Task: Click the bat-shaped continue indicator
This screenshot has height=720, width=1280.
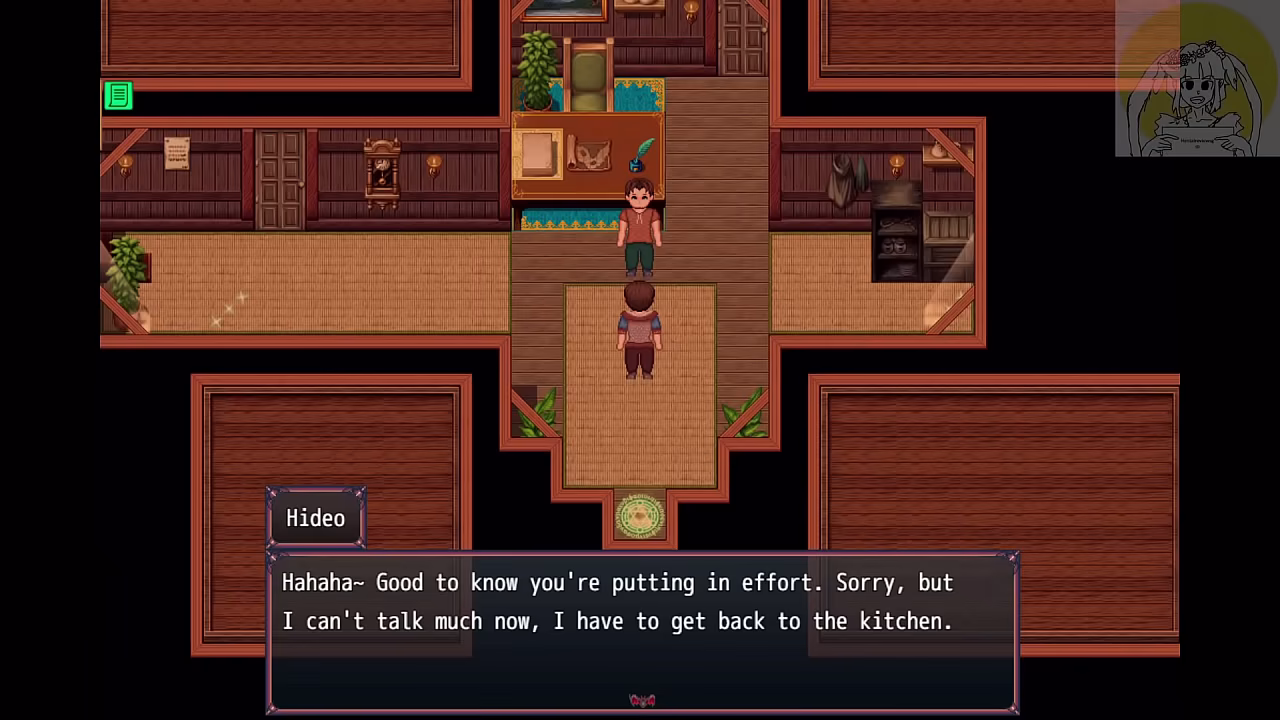Action: pos(643,699)
